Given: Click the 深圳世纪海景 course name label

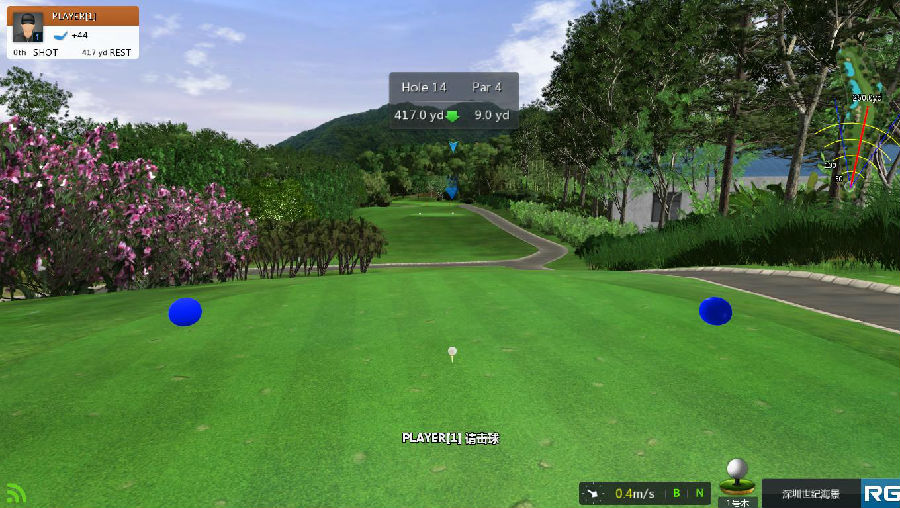Looking at the screenshot, I should [810, 493].
